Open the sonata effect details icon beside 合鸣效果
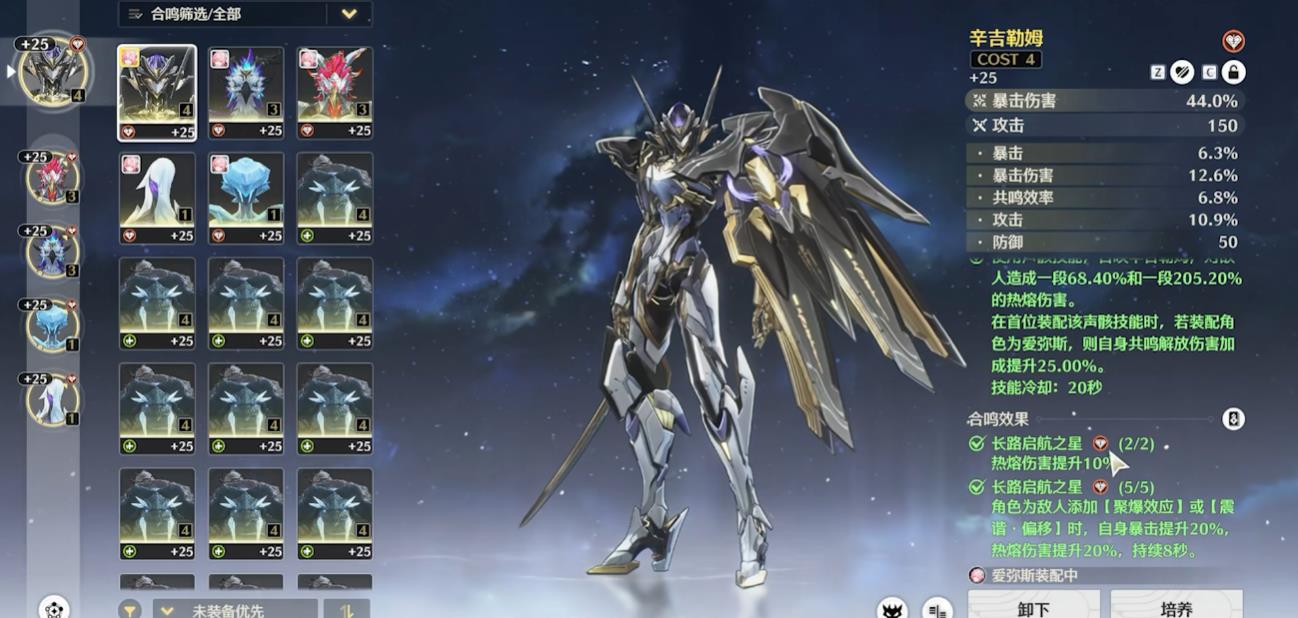This screenshot has width=1298, height=618. (1233, 419)
